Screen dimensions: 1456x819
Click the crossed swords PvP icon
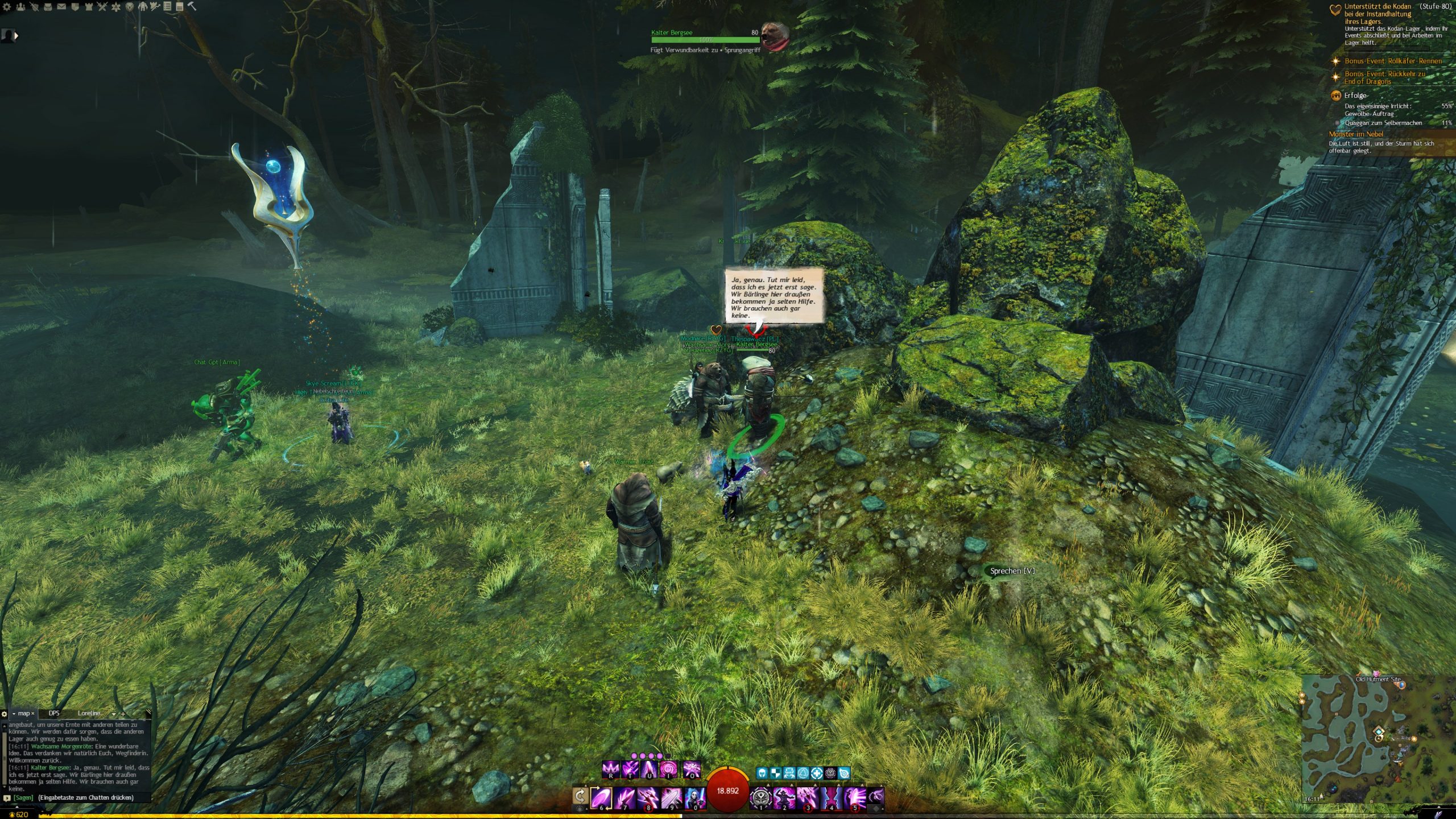102,7
